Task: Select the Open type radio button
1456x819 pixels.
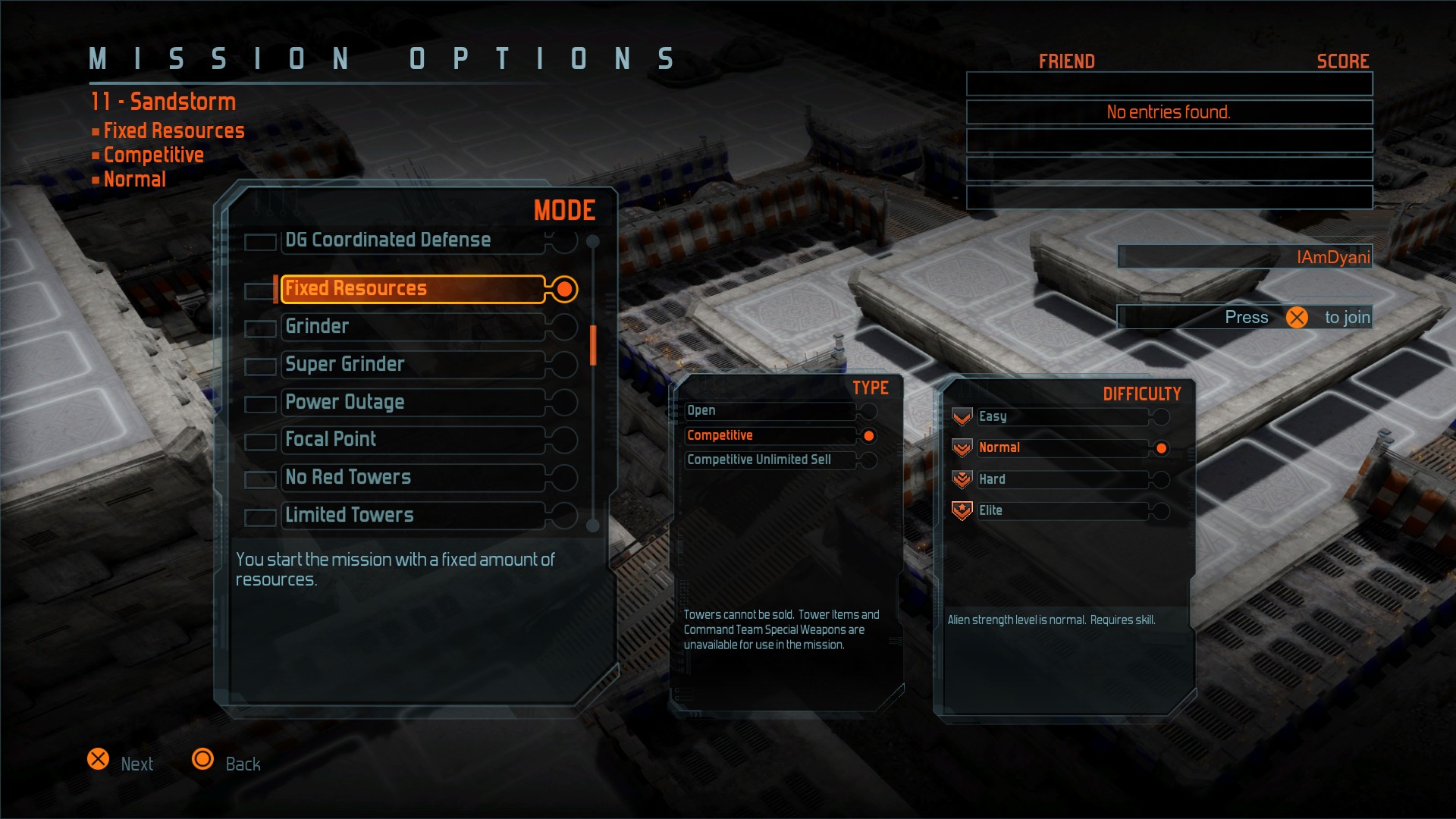Action: 869,411
